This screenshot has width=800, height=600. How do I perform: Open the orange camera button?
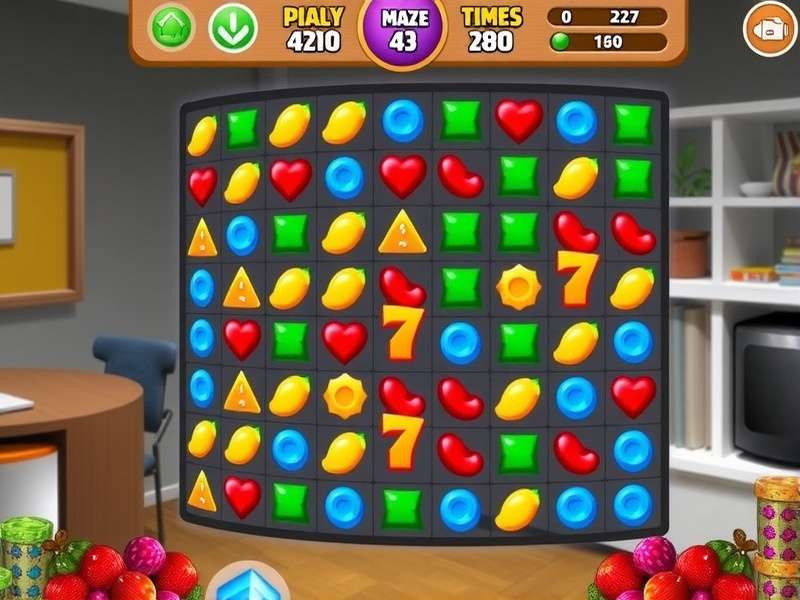pyautogui.click(x=767, y=29)
